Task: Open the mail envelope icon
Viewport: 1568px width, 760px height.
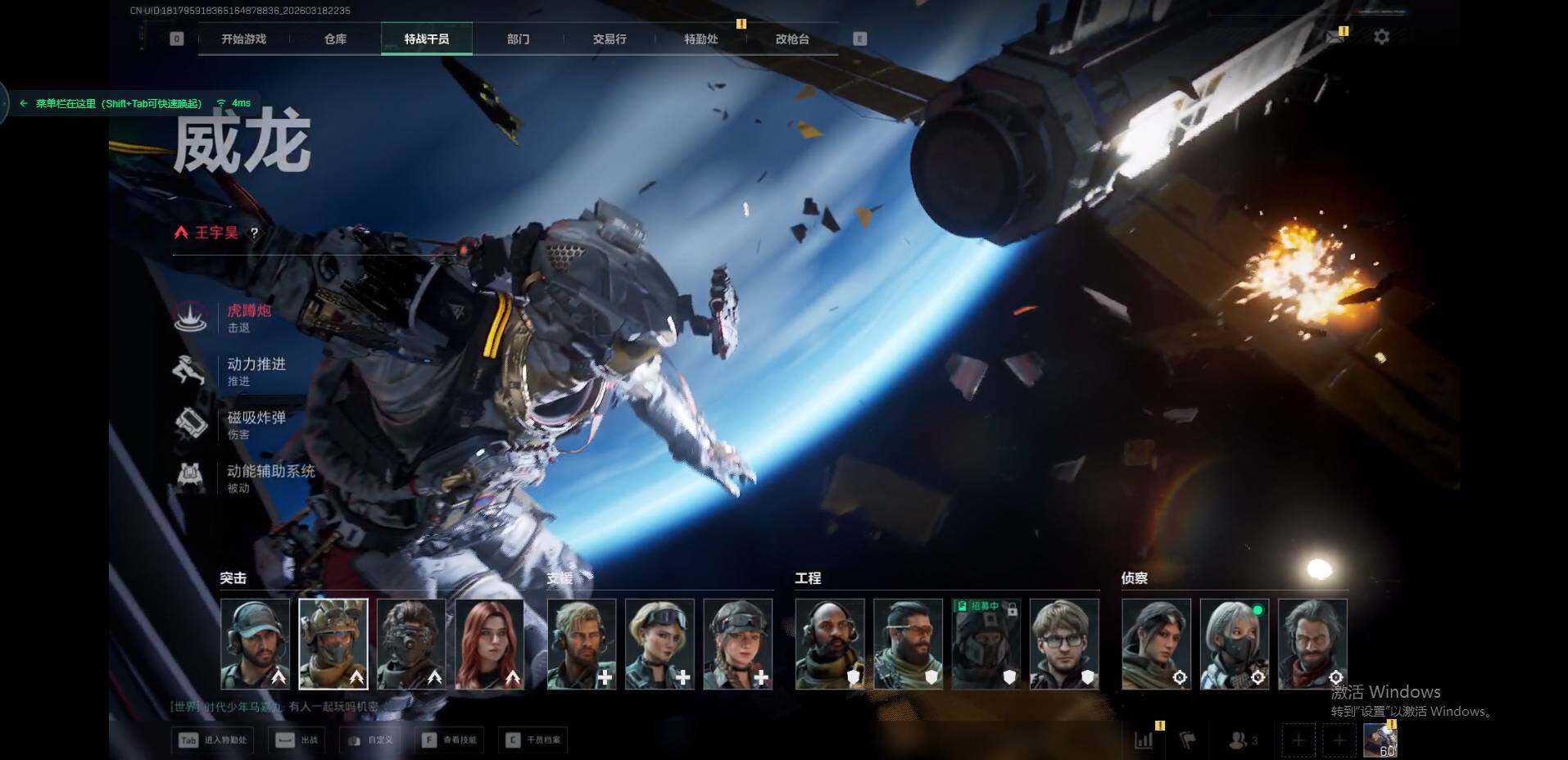Action: coord(1335,37)
